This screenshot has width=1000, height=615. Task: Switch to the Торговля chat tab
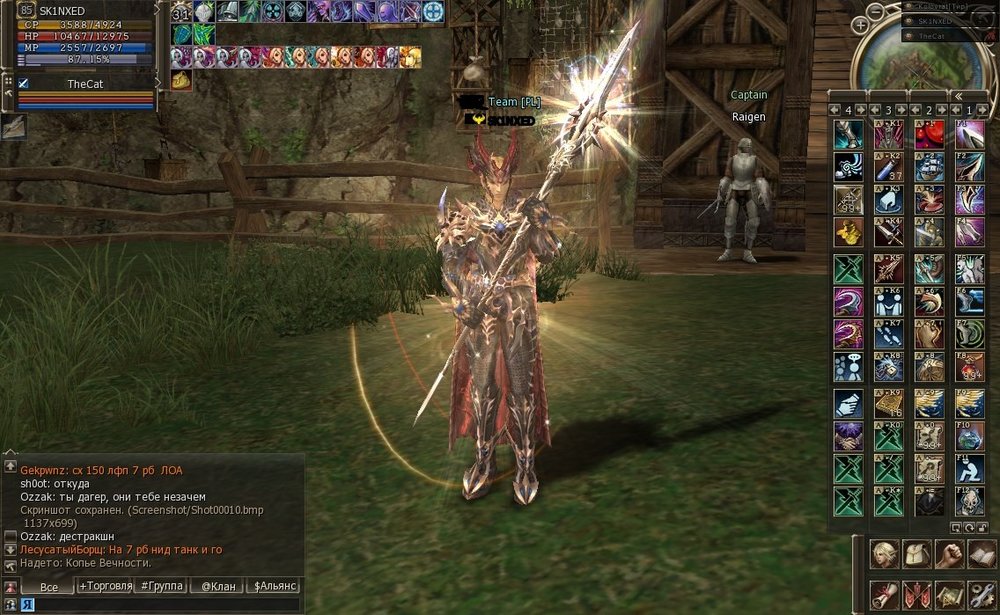(x=106, y=586)
